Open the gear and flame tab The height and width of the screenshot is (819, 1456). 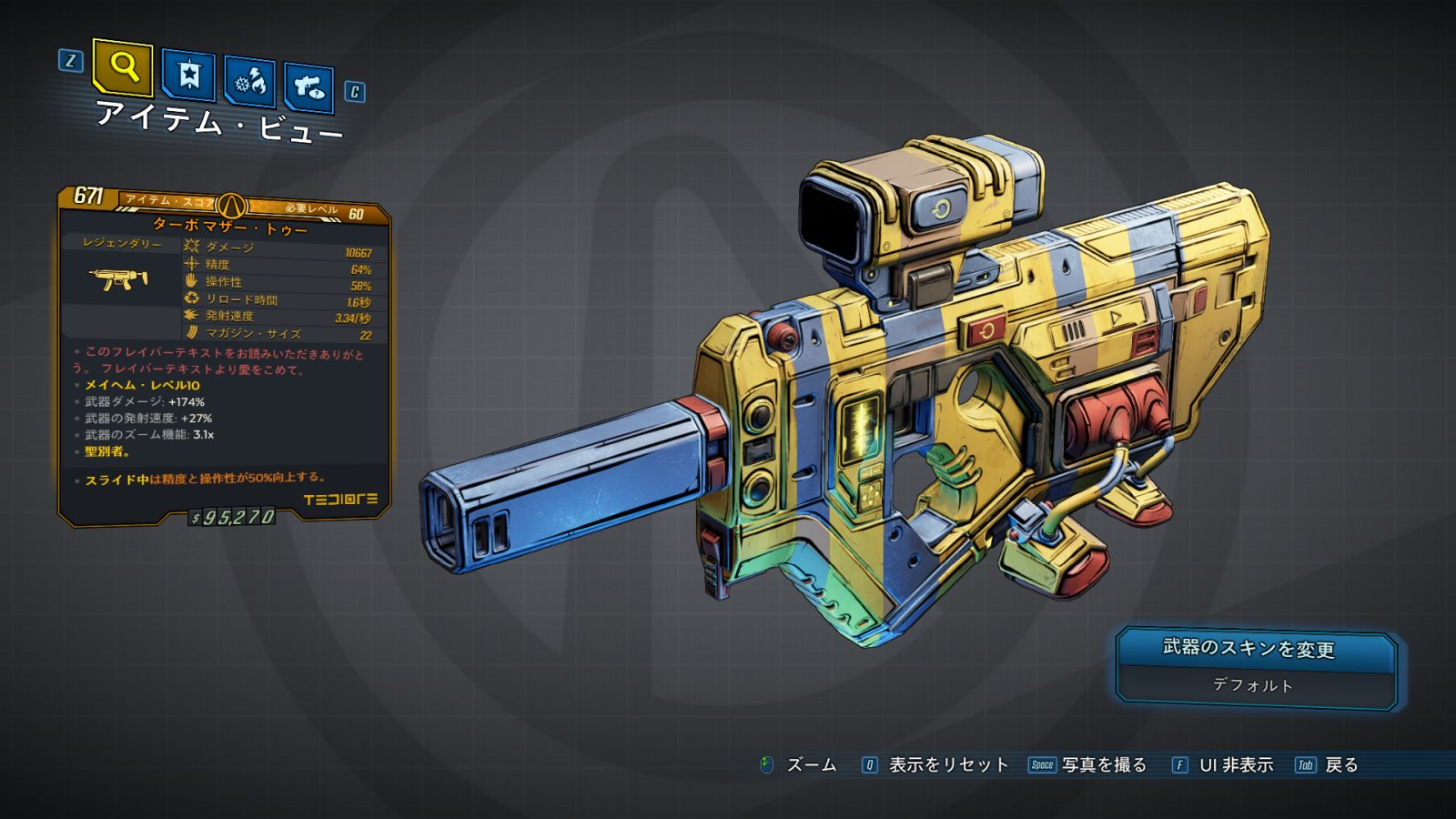point(250,83)
